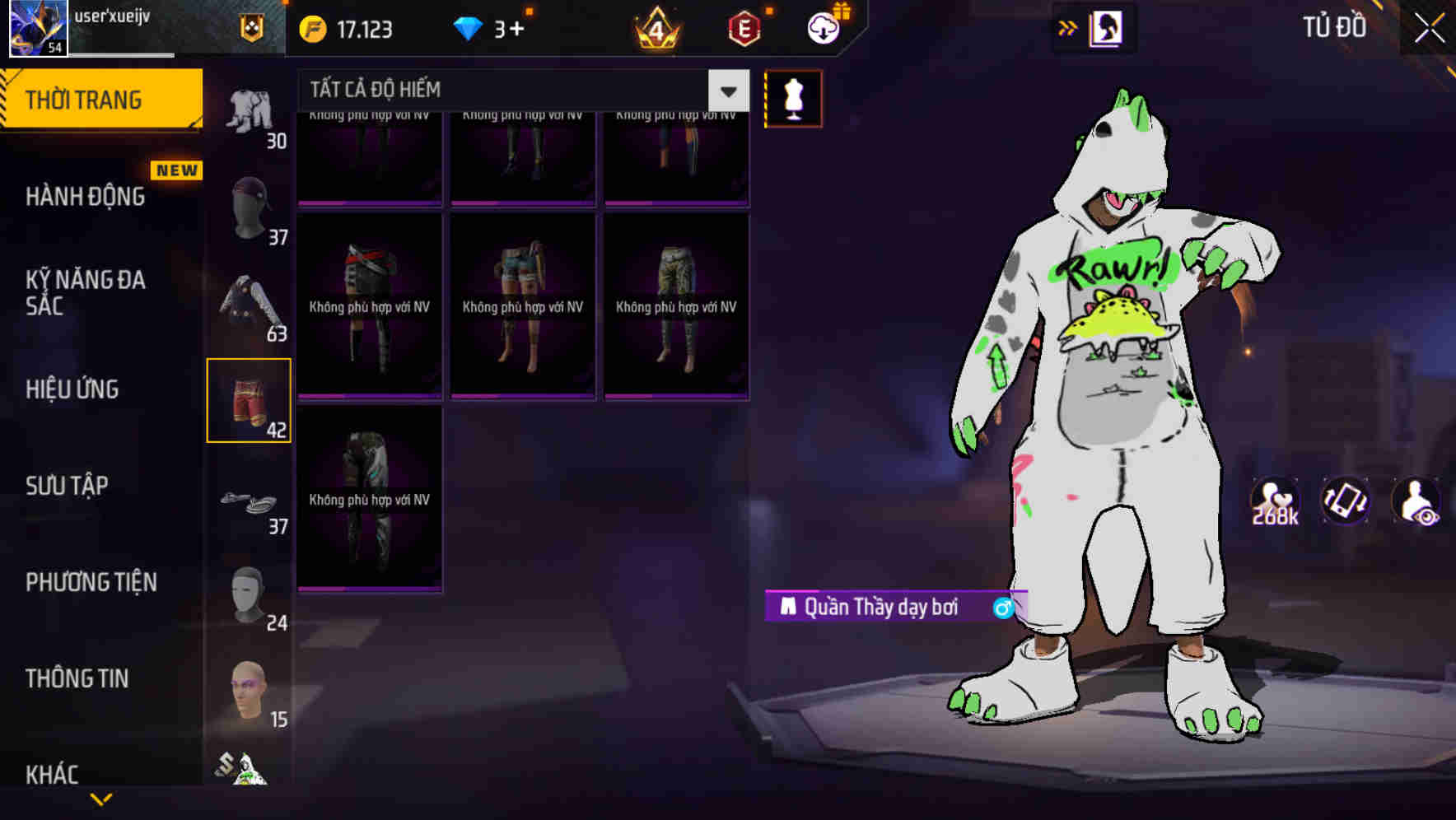Activate the selected red shorts category slot 42
The width and height of the screenshot is (1456, 820).
click(250, 401)
